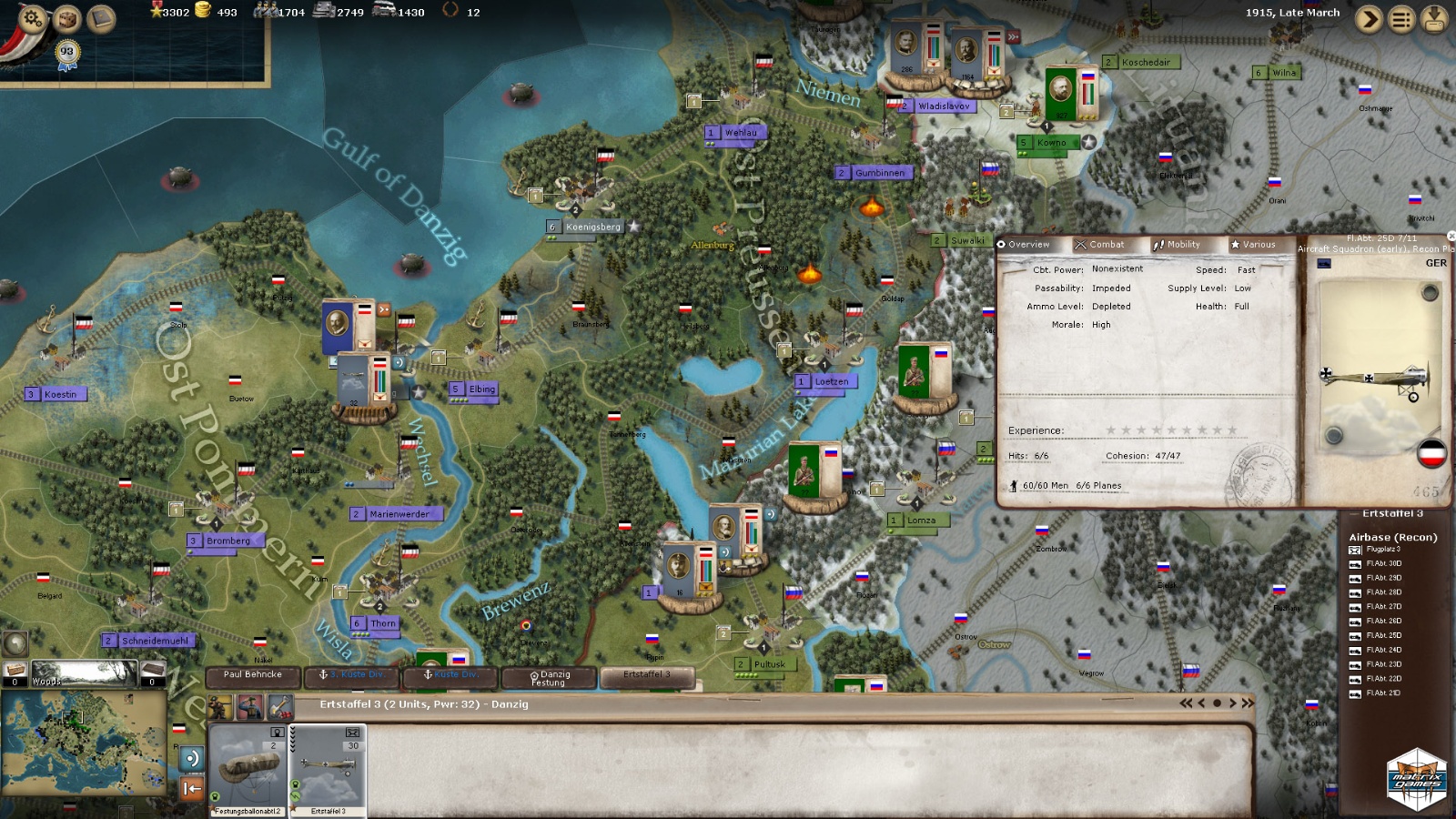This screenshot has width=1456, height=819.
Task: Select the Festungsballonabtl 2 unit card
Action: coord(248,770)
